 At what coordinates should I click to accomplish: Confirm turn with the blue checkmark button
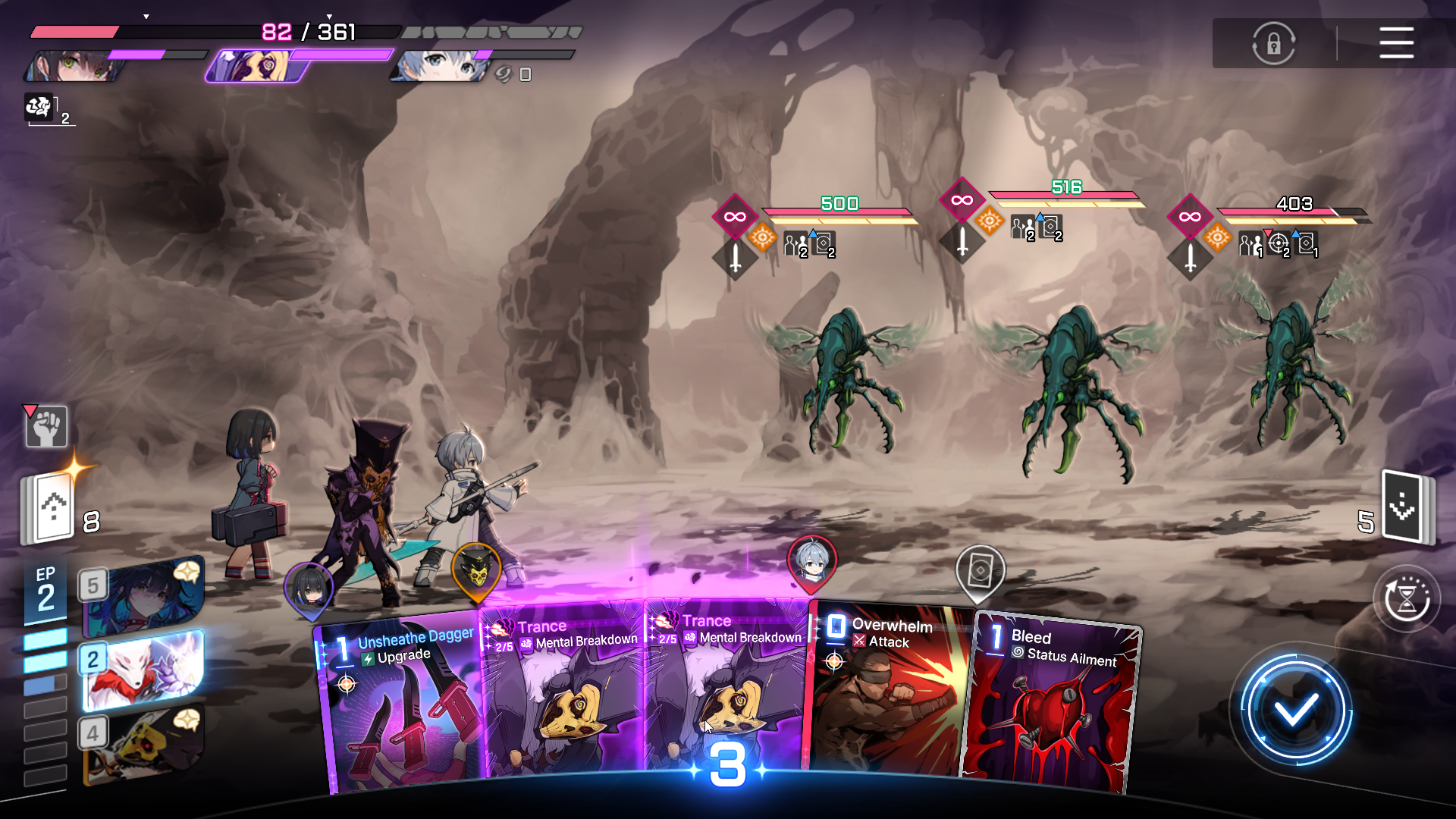(x=1295, y=711)
